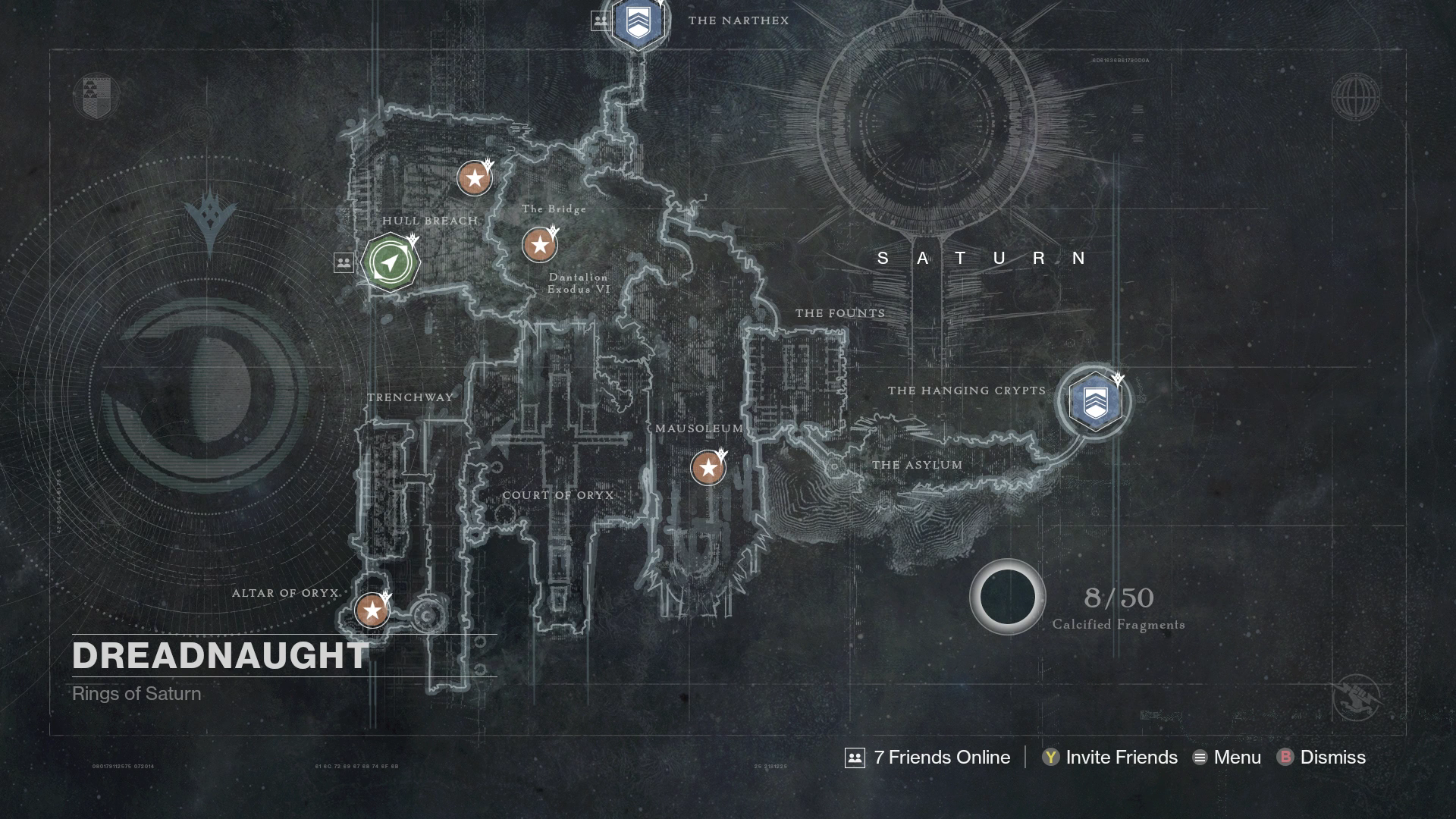Viewport: 1456px width, 819px height.
Task: Click the fireteam icon beside The Narthex node
Action: (601, 20)
